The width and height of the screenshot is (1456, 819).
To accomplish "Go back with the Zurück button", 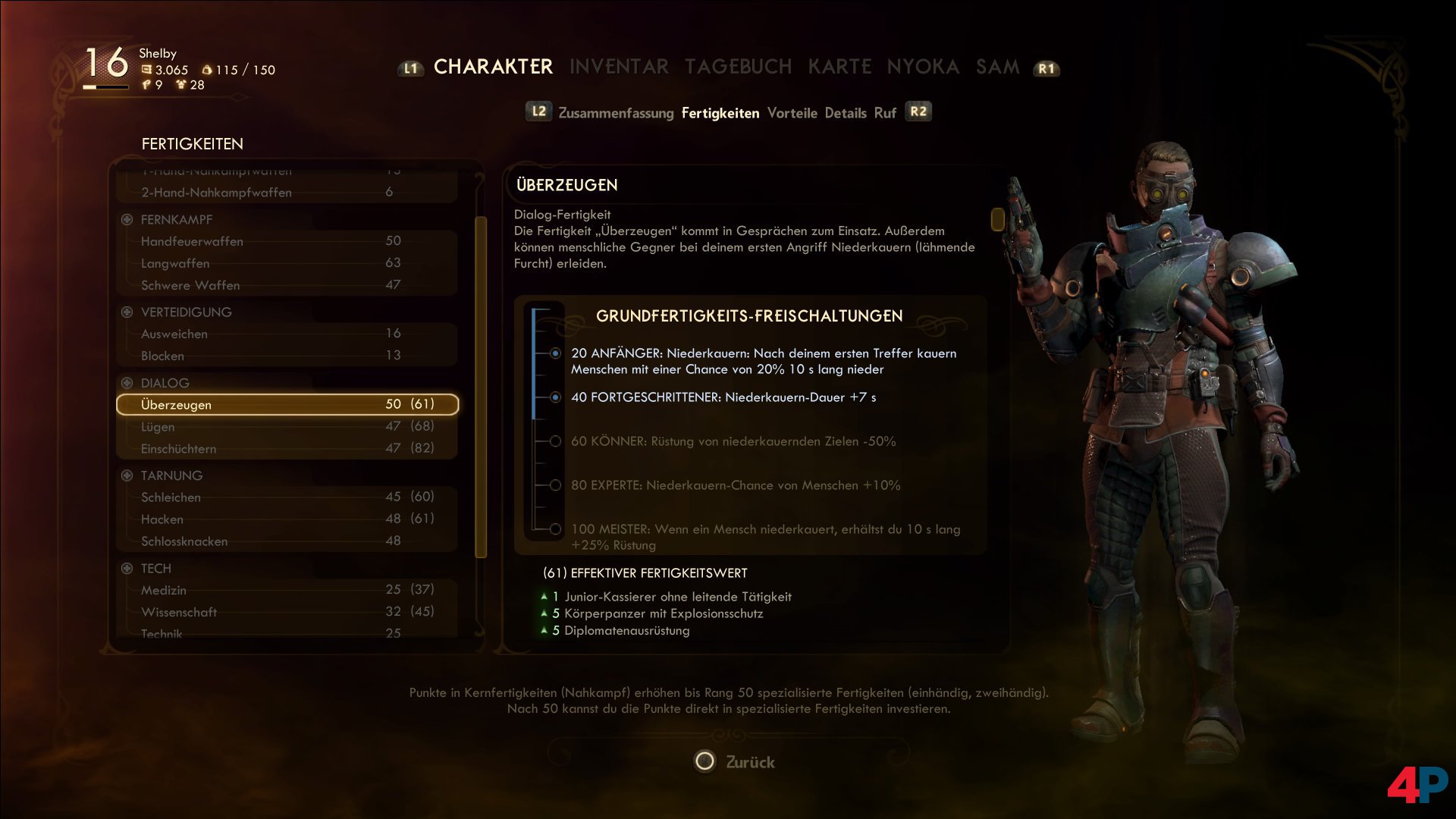I will 736,761.
